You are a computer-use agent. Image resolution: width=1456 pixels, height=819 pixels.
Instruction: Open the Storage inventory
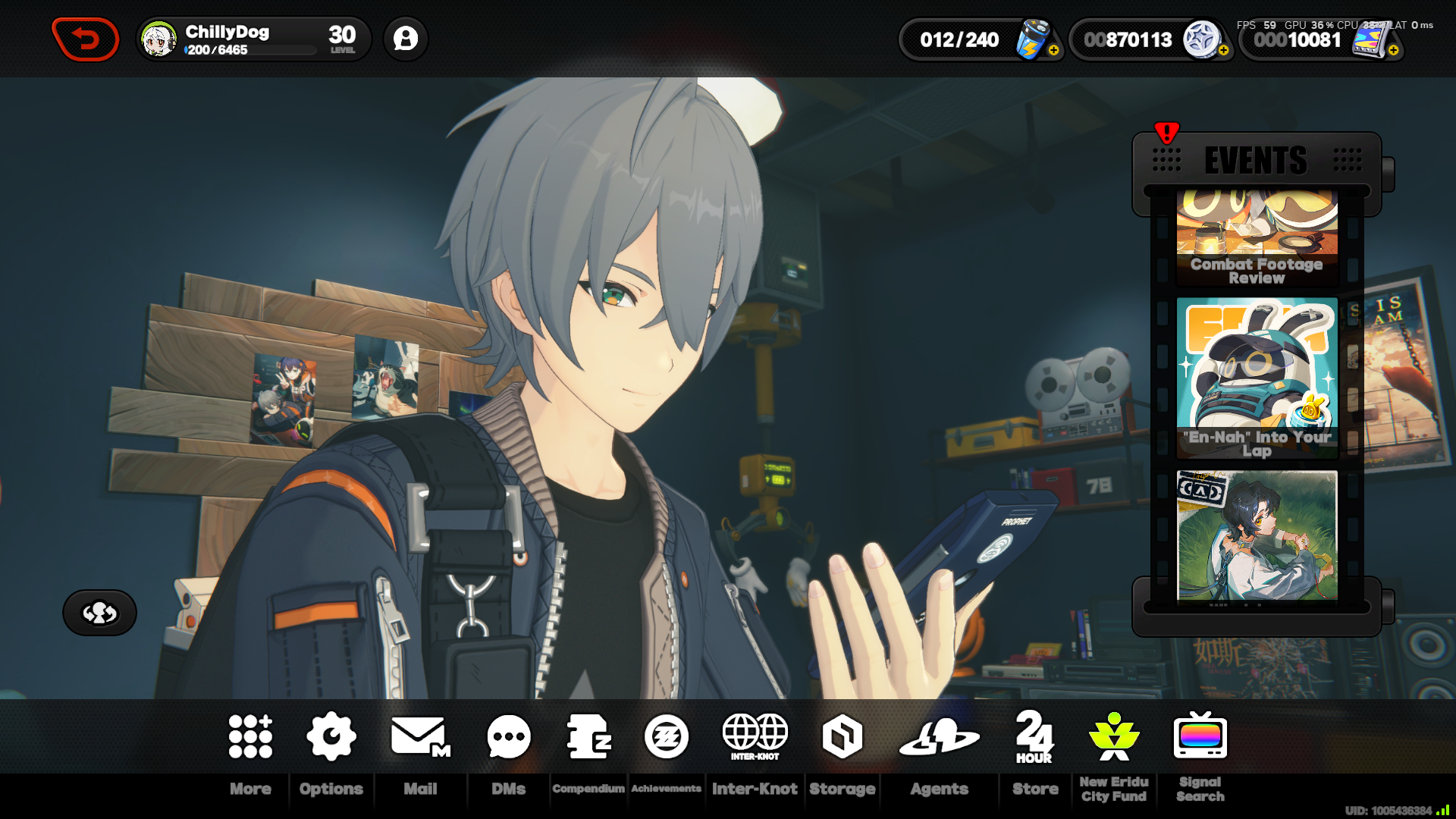coord(842,736)
